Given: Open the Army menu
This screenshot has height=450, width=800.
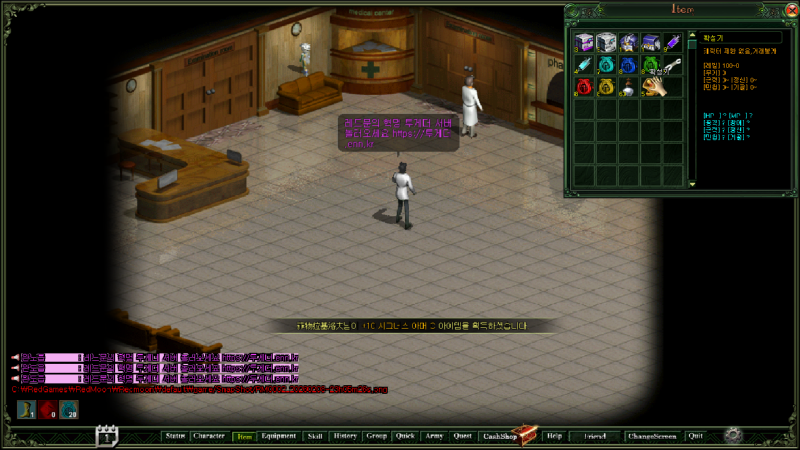Looking at the screenshot, I should click(433, 436).
